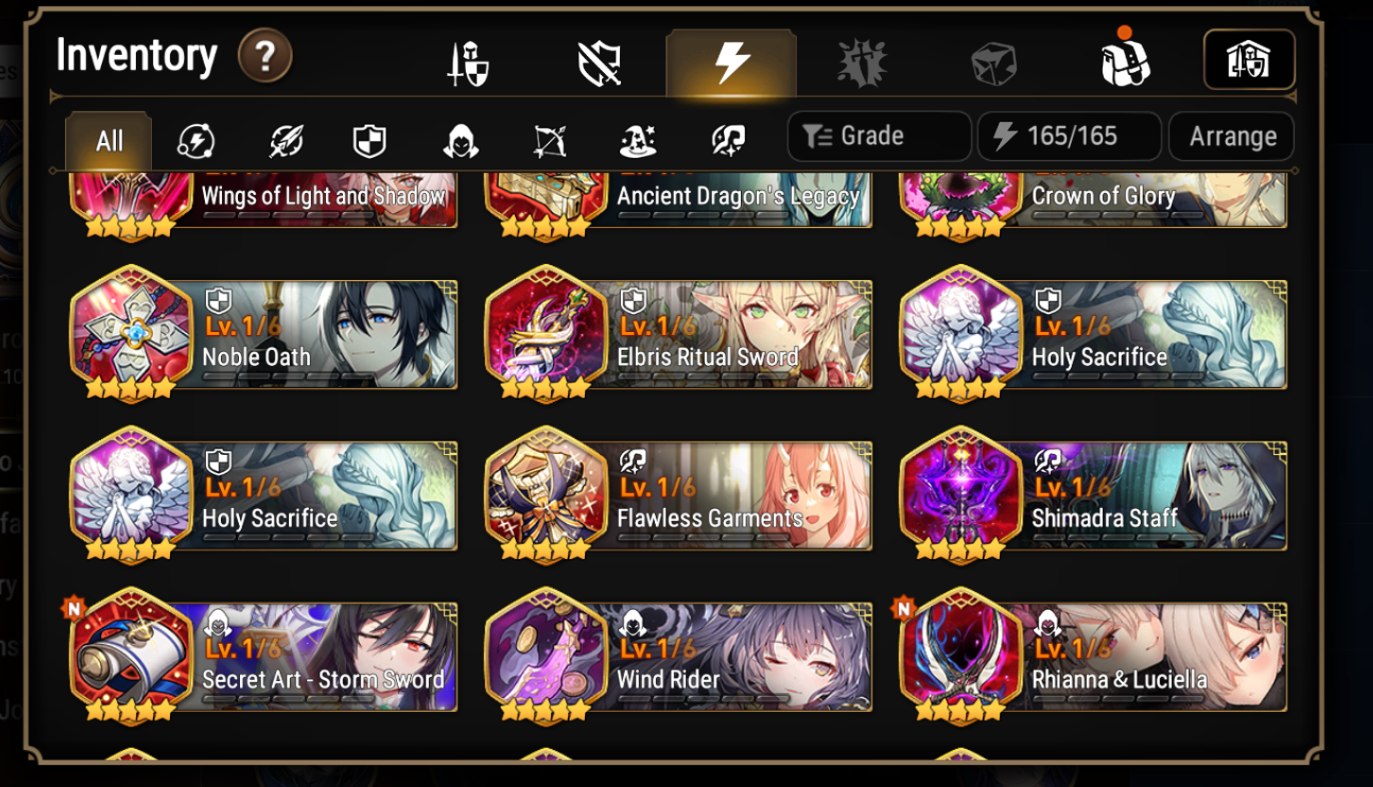This screenshot has width=1373, height=787.
Task: Filter artifacts by Mage class
Action: click(637, 141)
